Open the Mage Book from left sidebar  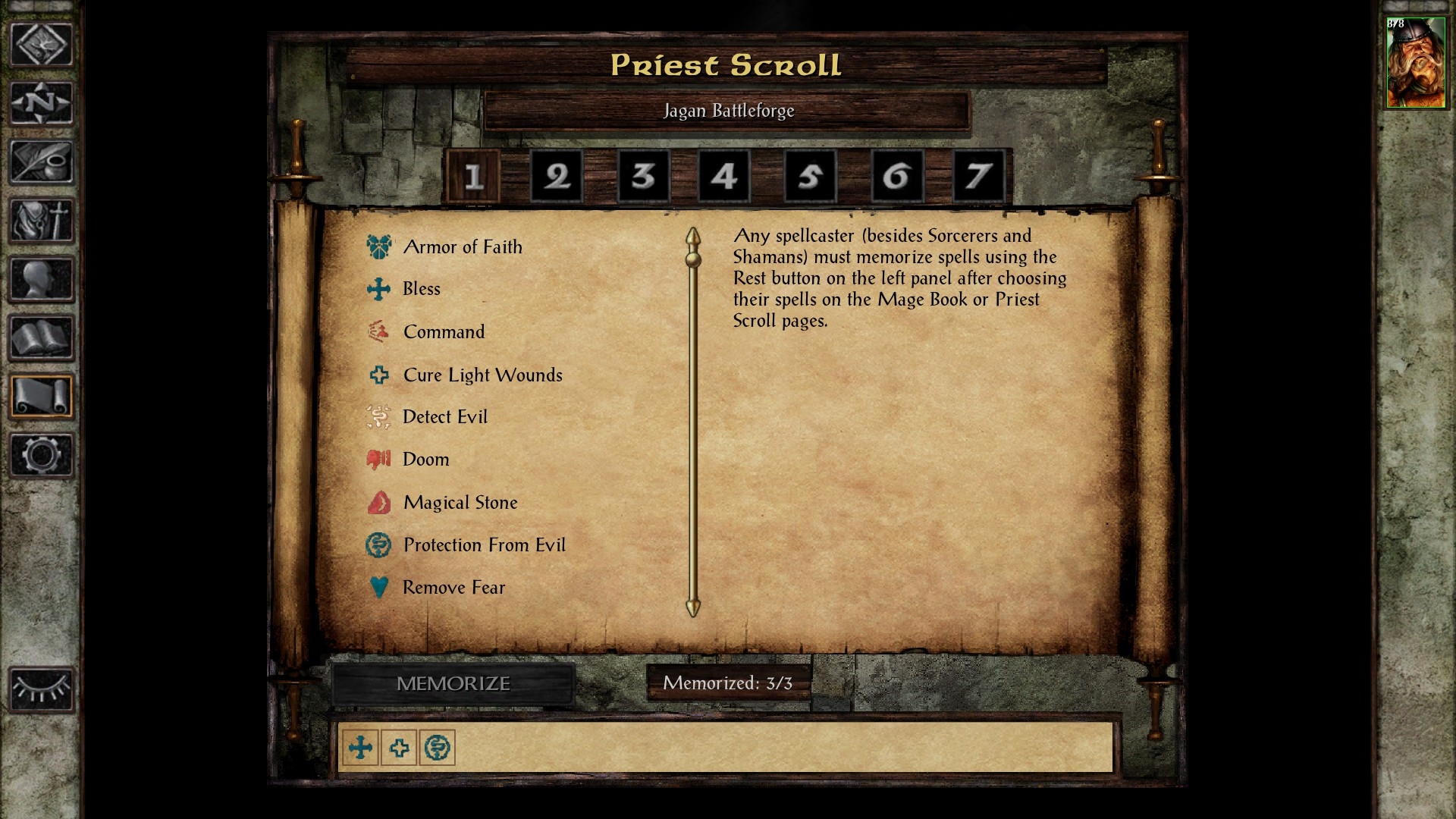click(x=41, y=338)
